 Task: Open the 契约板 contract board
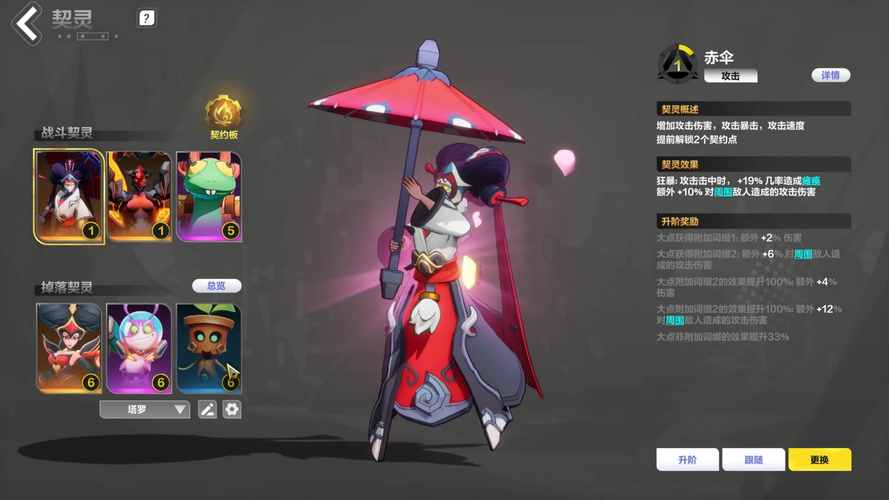(223, 116)
